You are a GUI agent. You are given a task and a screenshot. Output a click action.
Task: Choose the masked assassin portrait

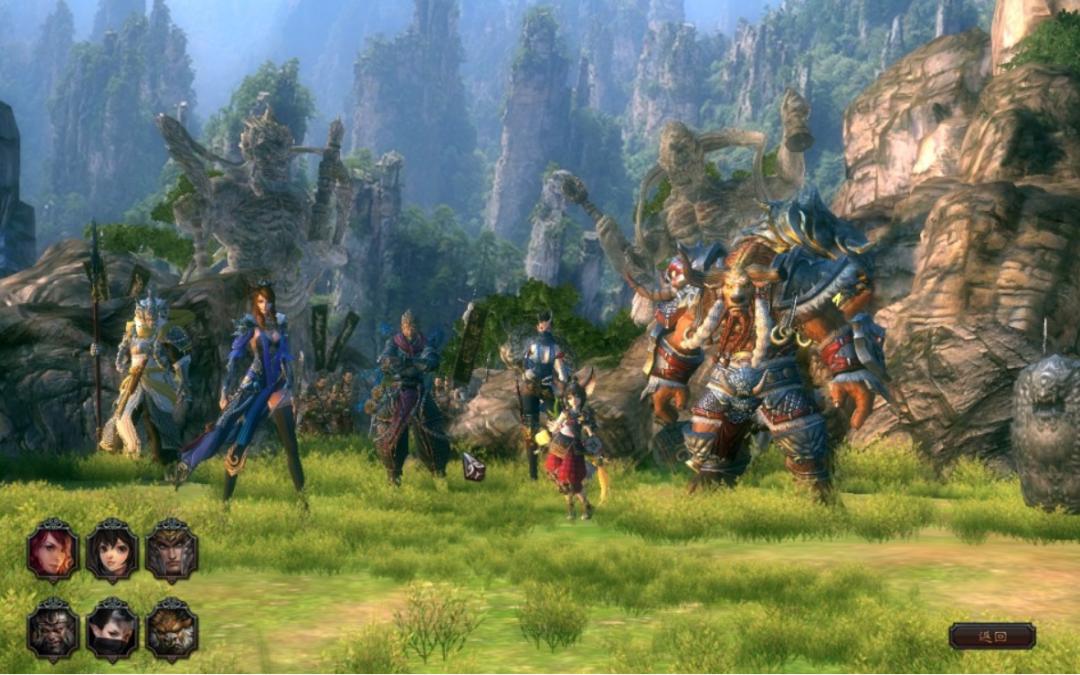click(x=112, y=630)
